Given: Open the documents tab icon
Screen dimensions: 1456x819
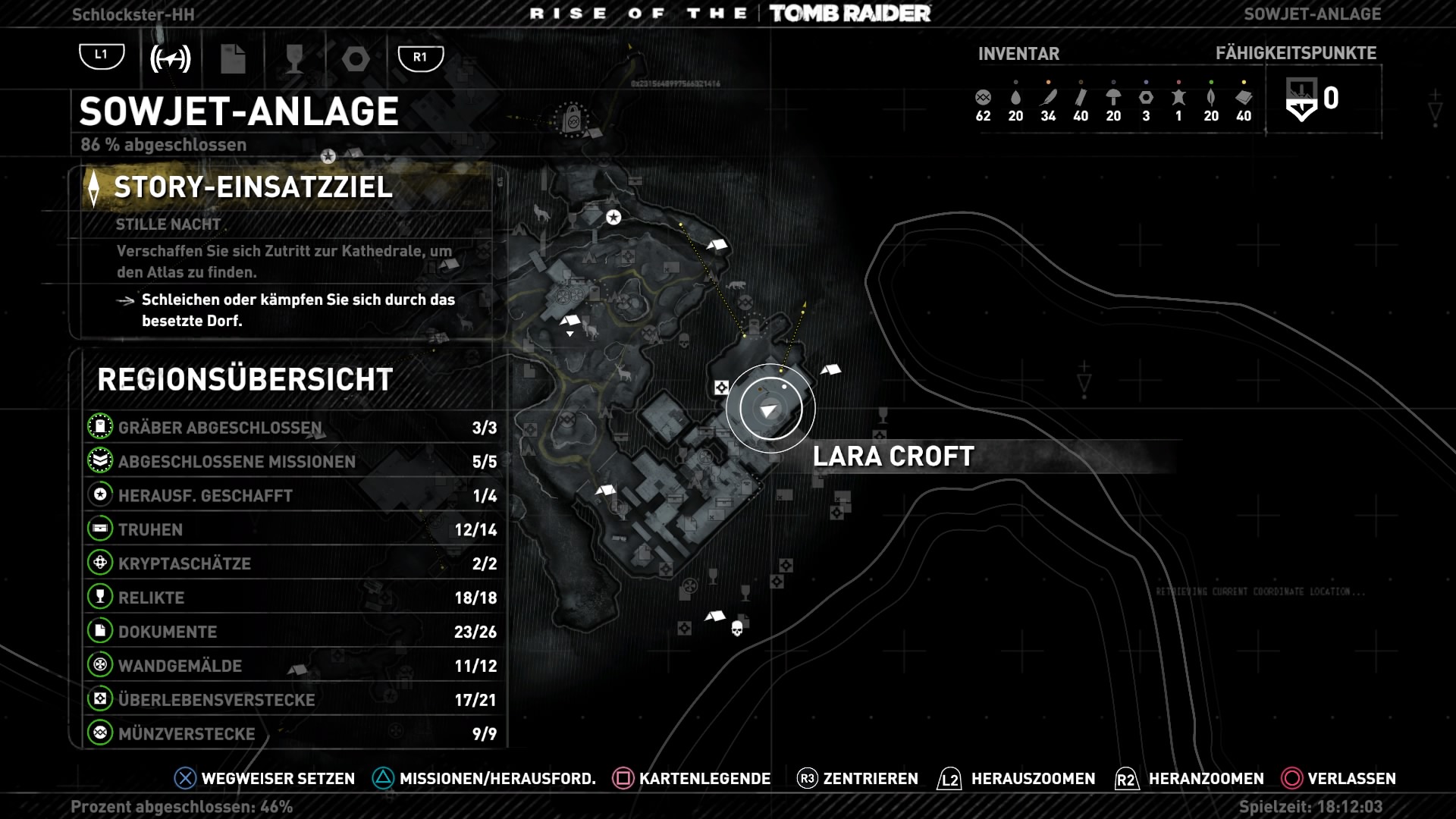Looking at the screenshot, I should pyautogui.click(x=233, y=58).
